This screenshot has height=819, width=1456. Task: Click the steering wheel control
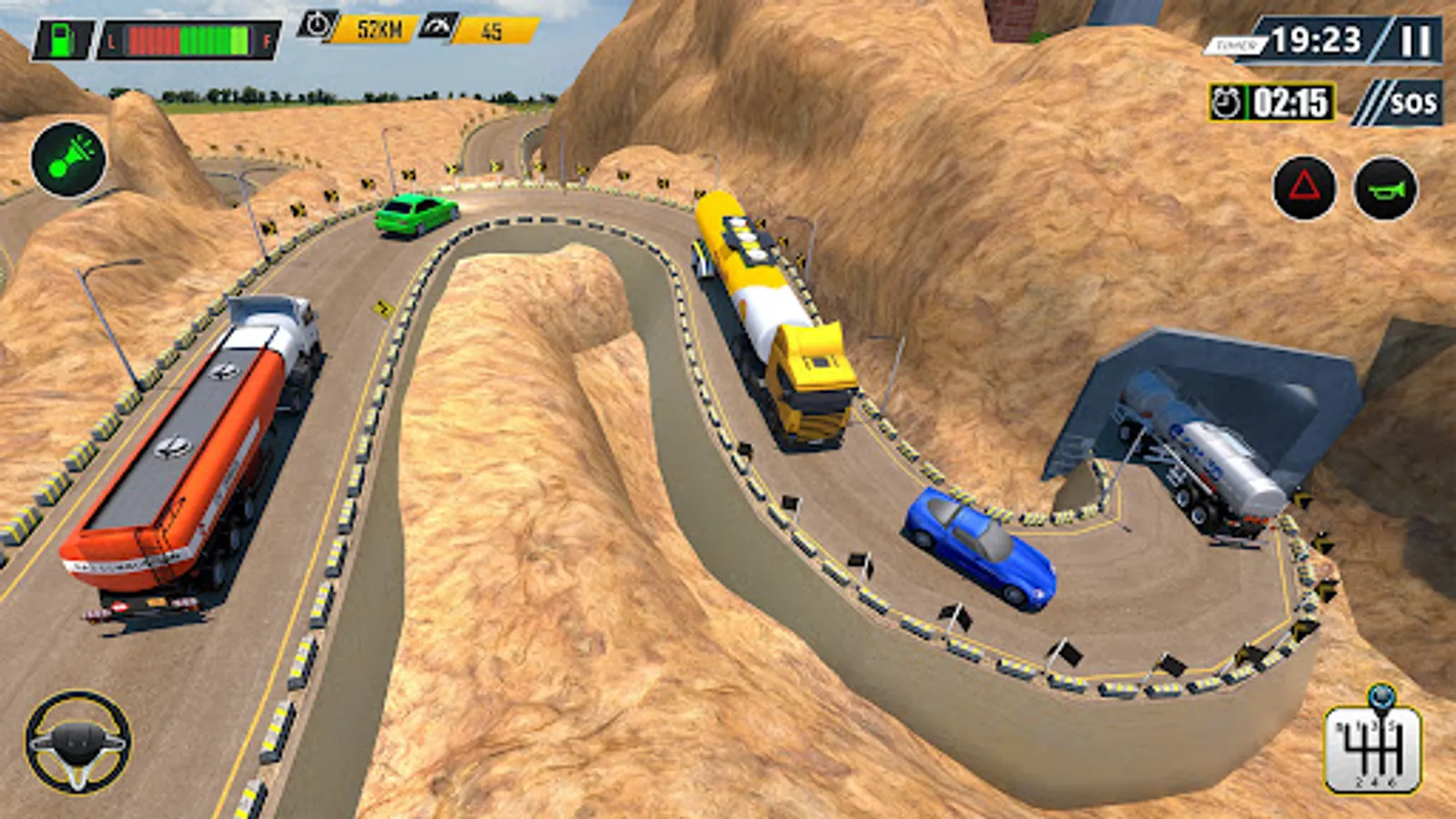[77, 742]
